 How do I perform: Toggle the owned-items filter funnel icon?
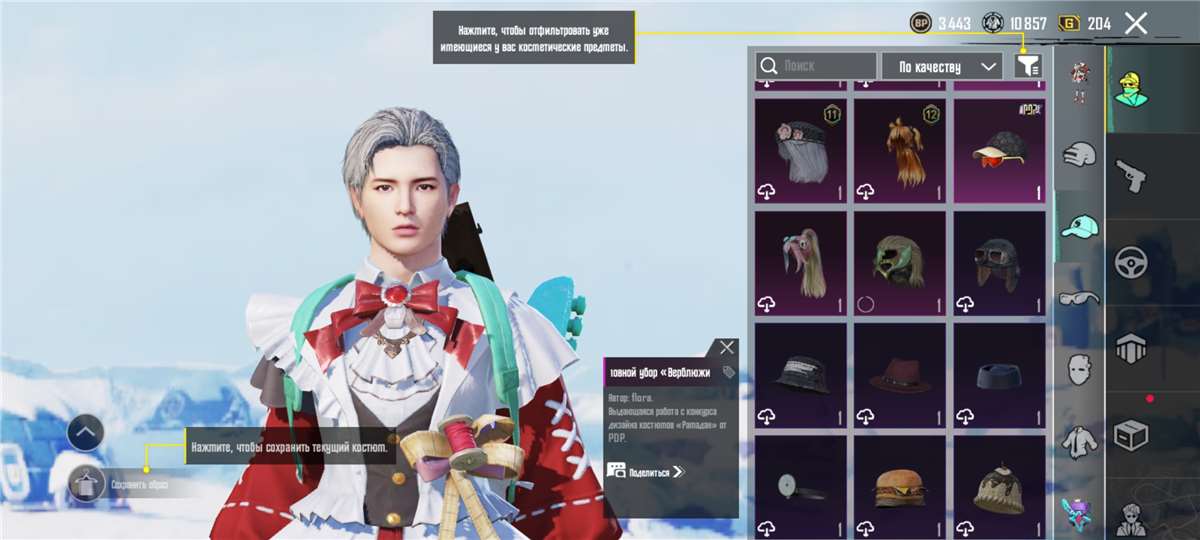click(1027, 66)
